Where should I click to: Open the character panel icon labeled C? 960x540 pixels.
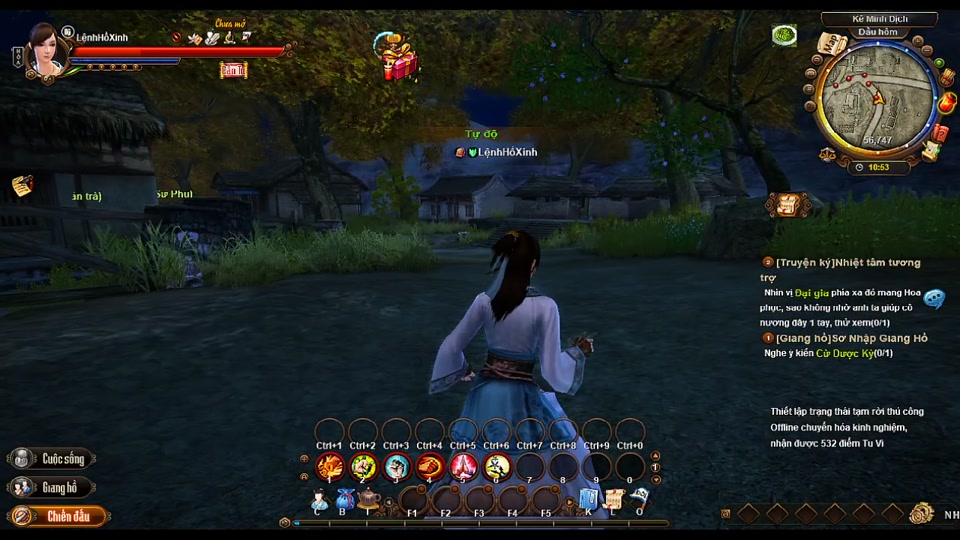click(x=320, y=500)
